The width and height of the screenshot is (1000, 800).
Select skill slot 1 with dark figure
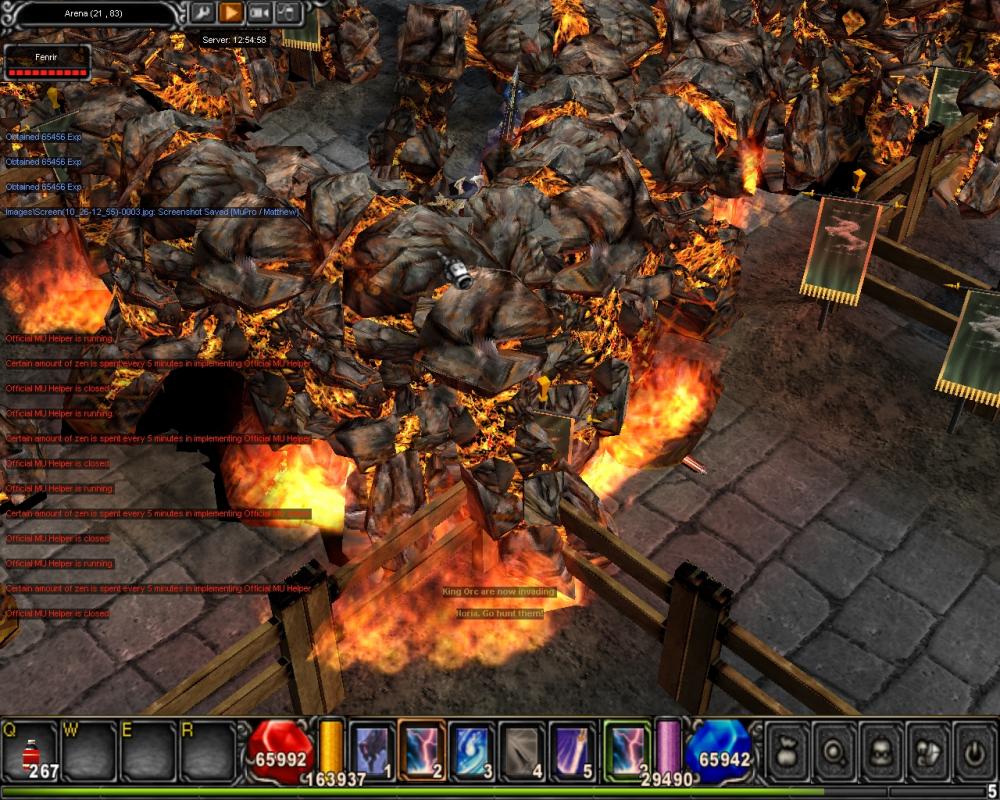371,750
